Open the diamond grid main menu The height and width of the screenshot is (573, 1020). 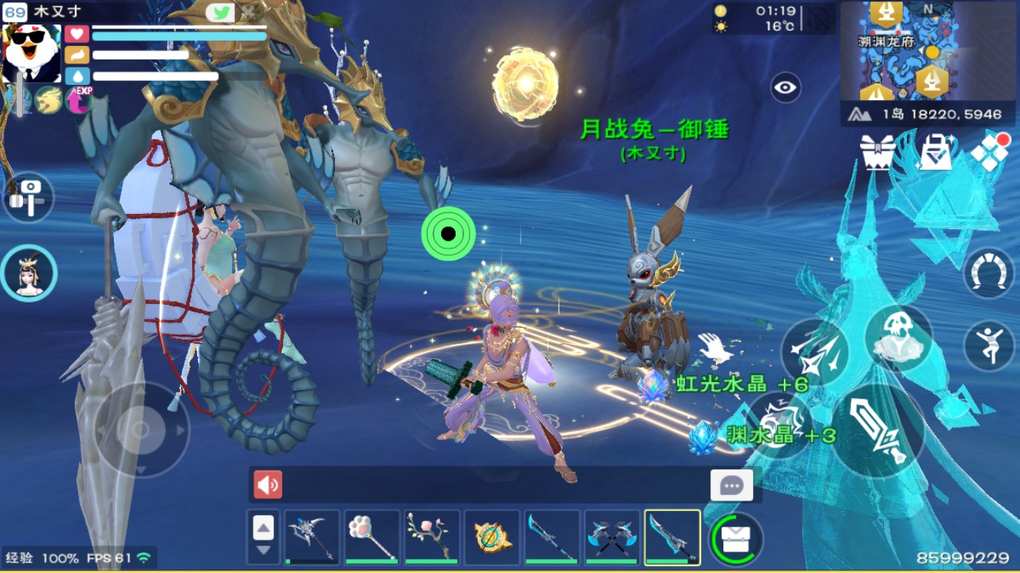(x=990, y=152)
